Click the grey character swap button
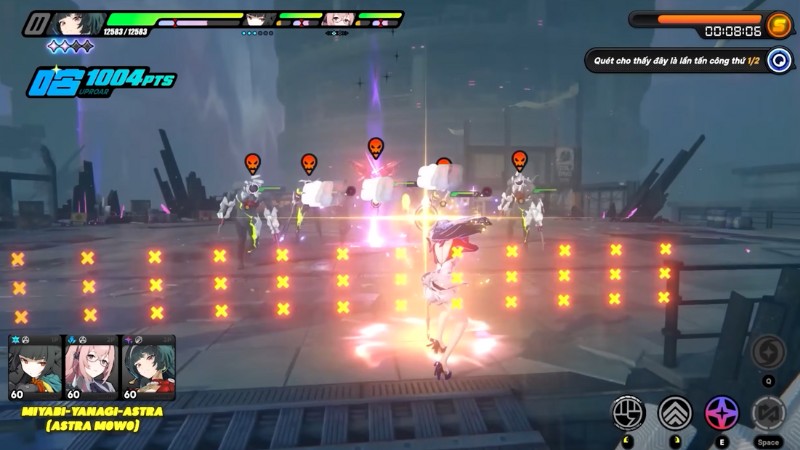Viewport: 800px width, 450px height. point(768,412)
